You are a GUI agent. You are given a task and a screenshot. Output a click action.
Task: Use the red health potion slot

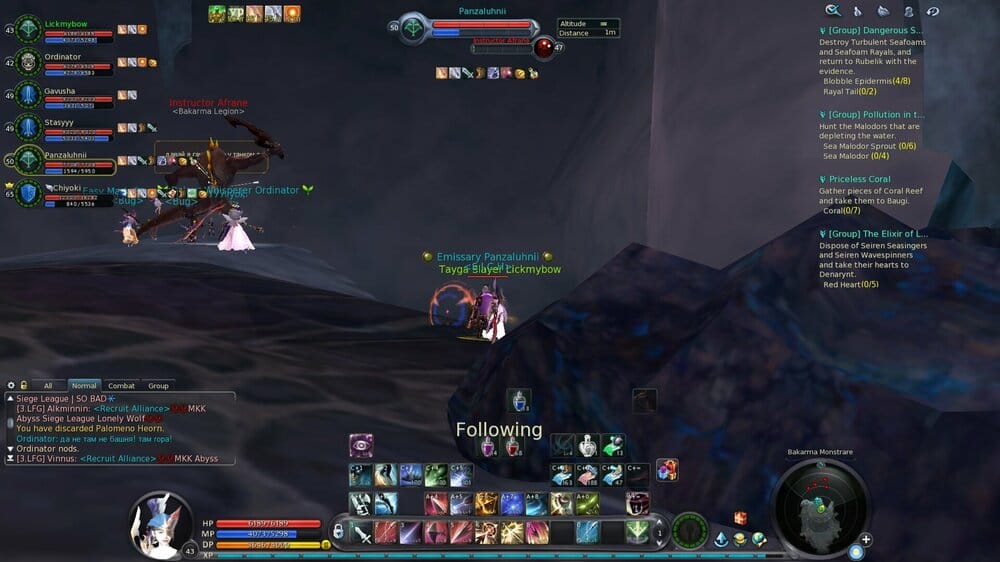(514, 447)
